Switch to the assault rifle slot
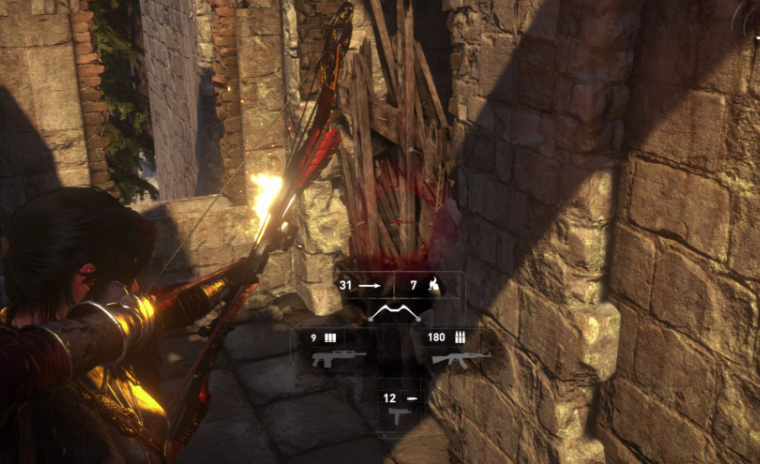The width and height of the screenshot is (760, 464). coord(461,358)
